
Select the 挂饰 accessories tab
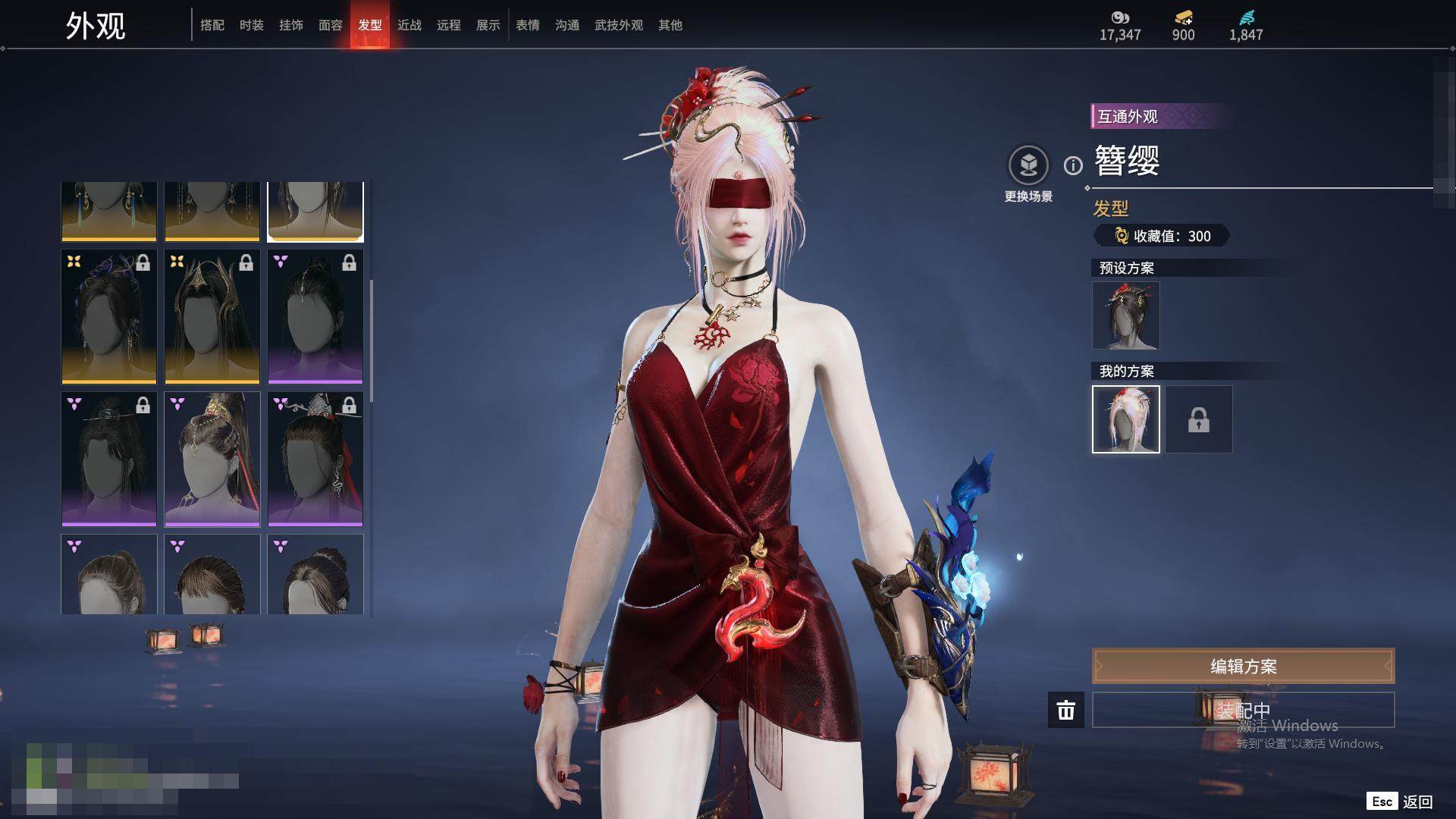[291, 25]
